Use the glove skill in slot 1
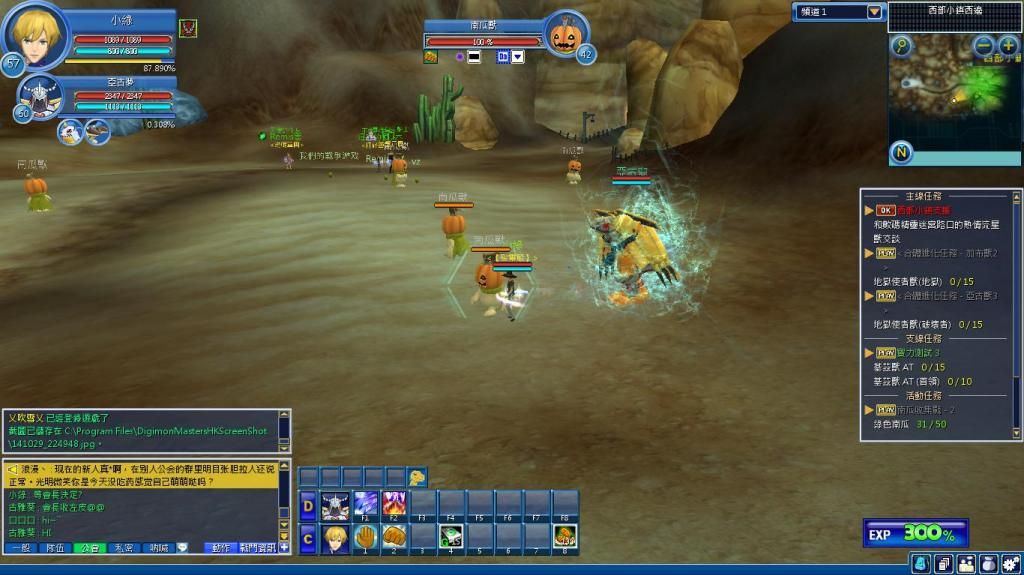Screen dimensions: 1024x575 coord(366,537)
